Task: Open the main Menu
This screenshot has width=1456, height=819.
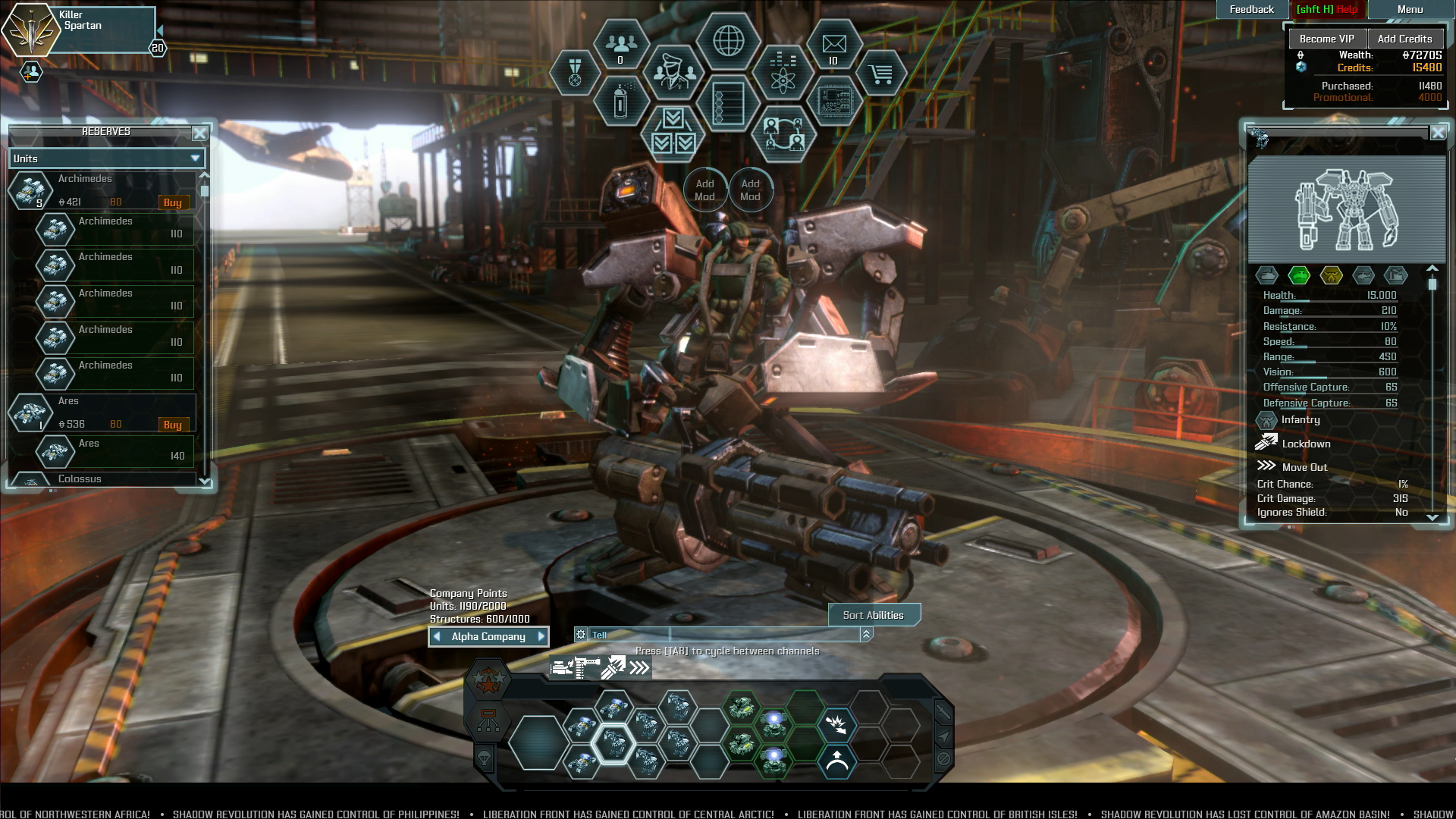Action: tap(1410, 10)
